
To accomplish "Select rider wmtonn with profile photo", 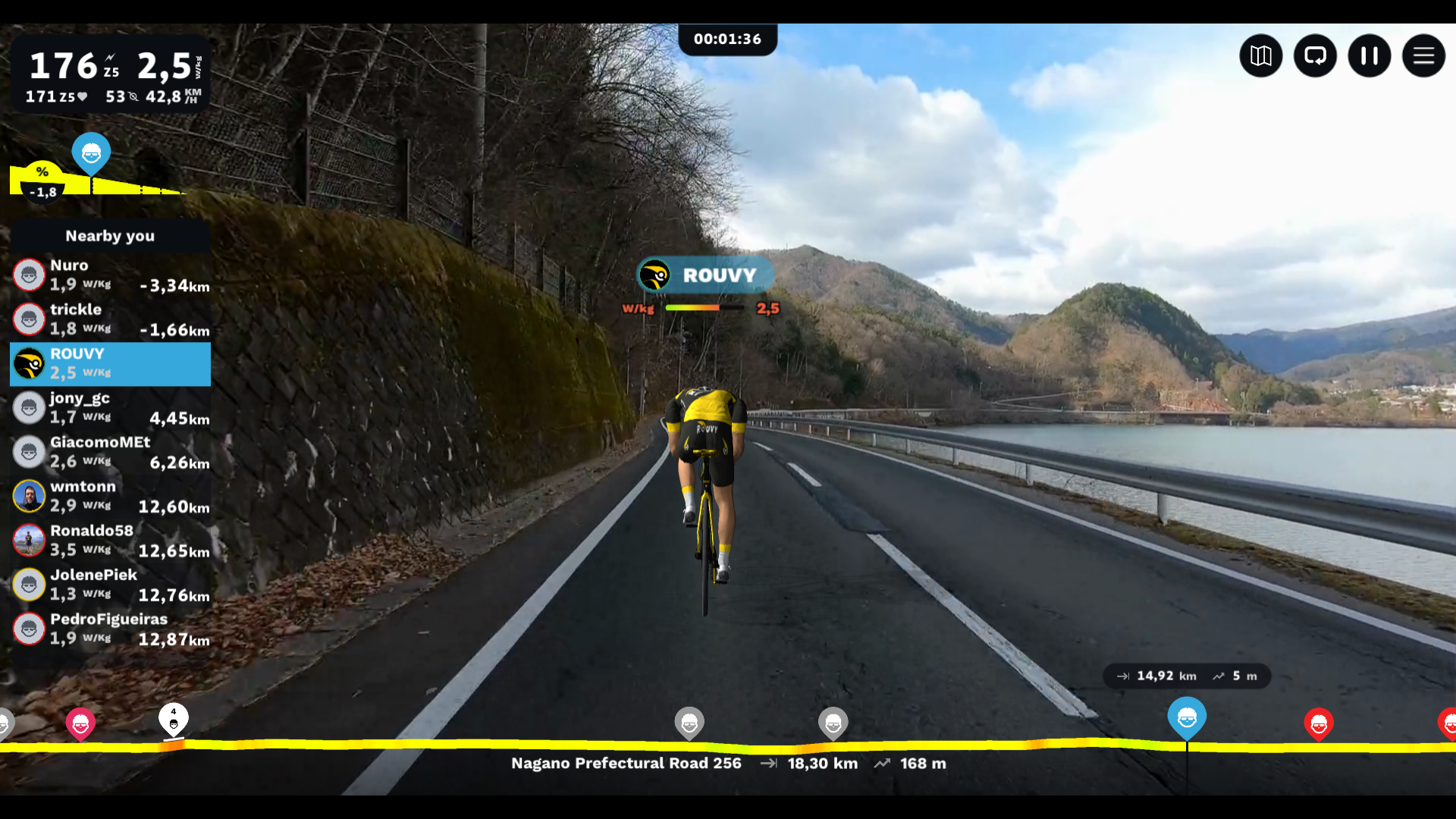I will point(110,497).
